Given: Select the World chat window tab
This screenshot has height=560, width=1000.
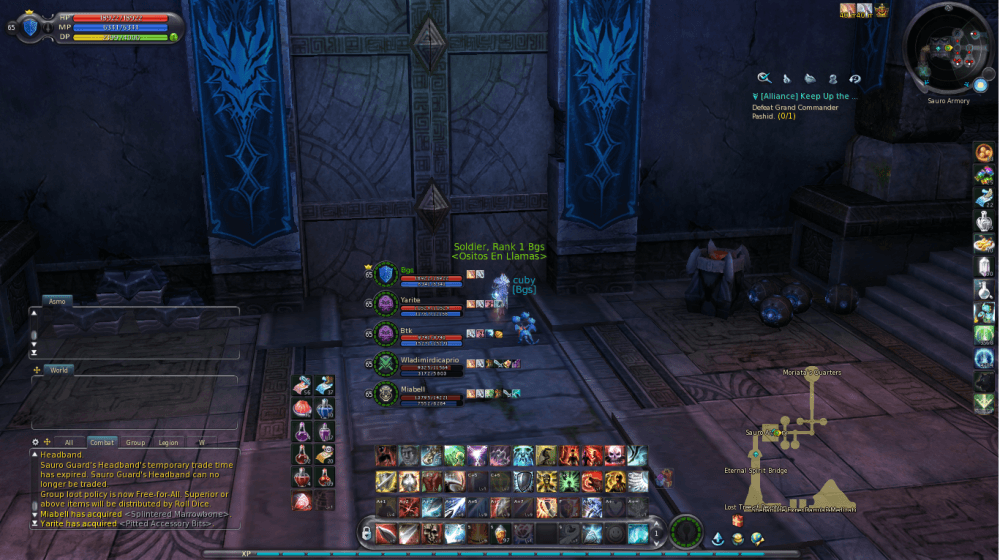Looking at the screenshot, I should click(x=58, y=370).
